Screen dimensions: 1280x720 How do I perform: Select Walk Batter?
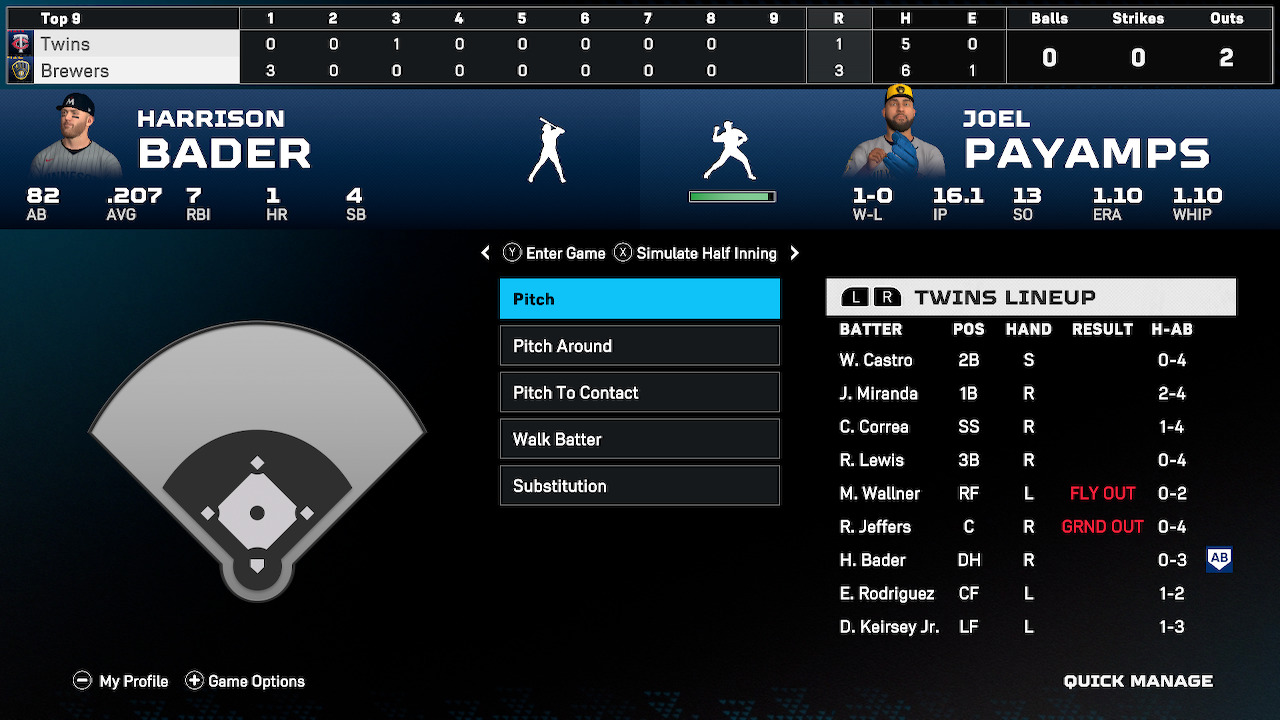point(639,439)
